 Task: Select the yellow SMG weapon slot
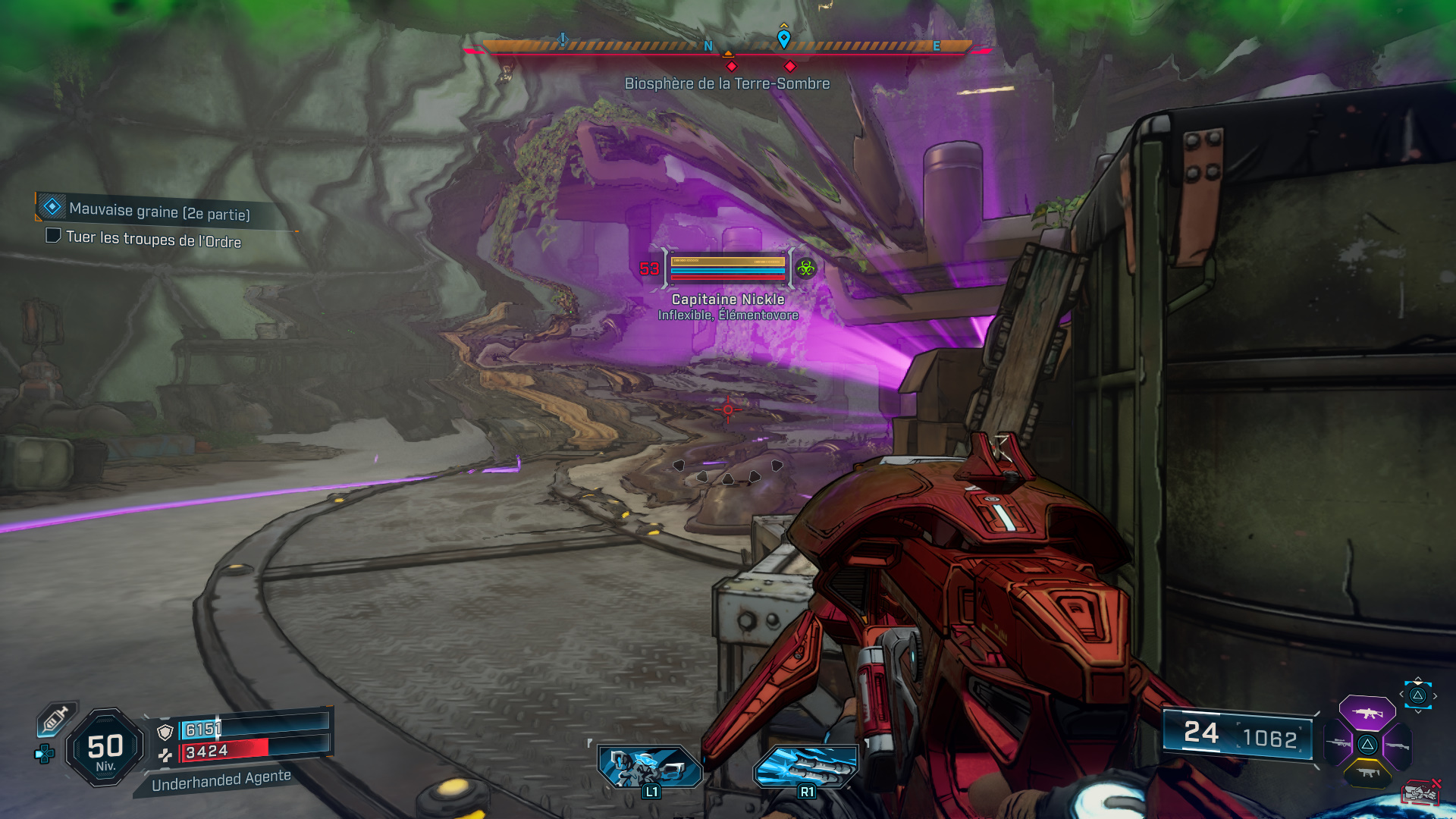pyautogui.click(x=1367, y=772)
